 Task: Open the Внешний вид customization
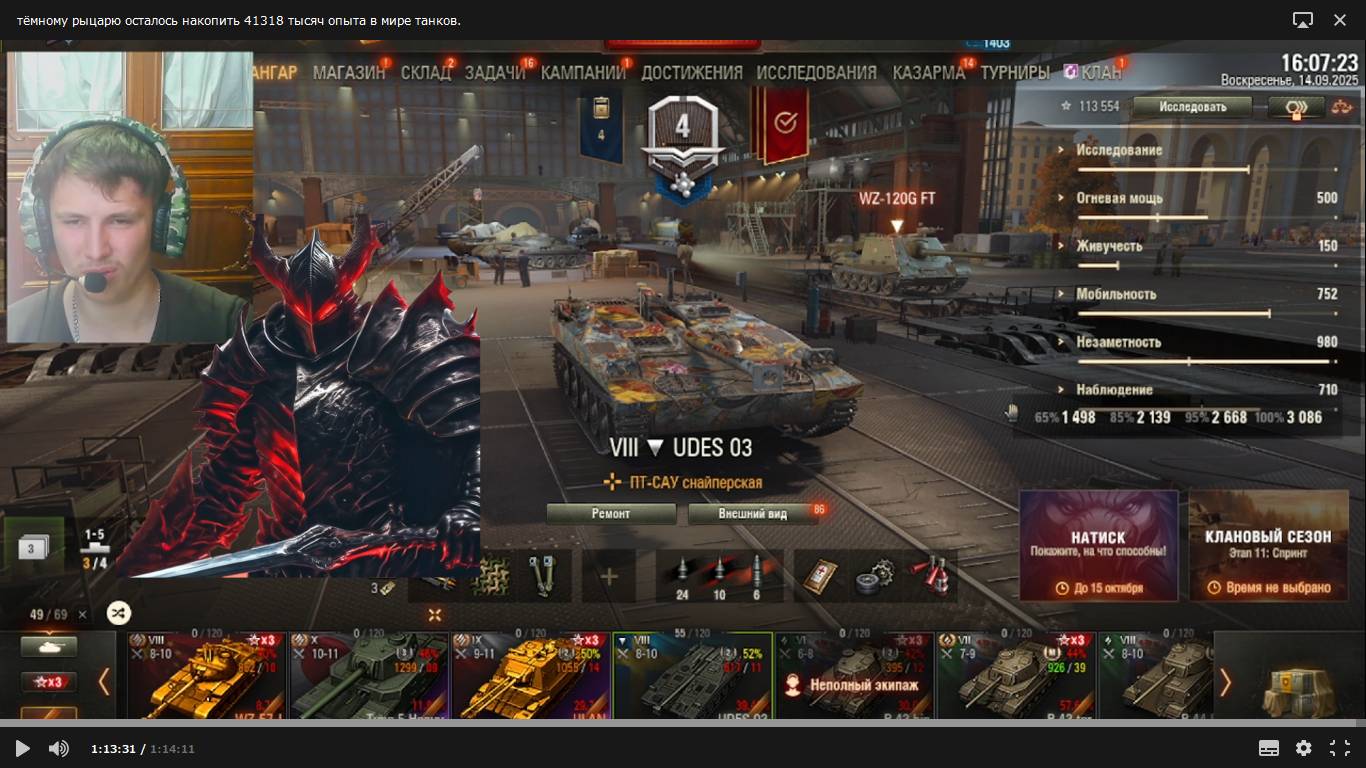[752, 514]
